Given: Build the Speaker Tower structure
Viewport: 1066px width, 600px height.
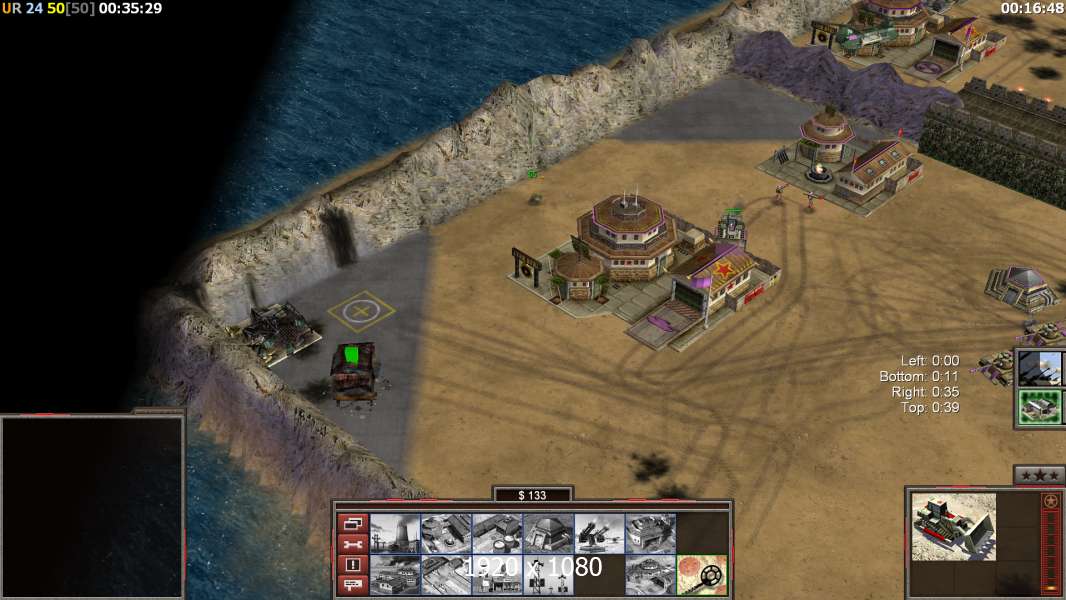Looking at the screenshot, I should tap(548, 574).
